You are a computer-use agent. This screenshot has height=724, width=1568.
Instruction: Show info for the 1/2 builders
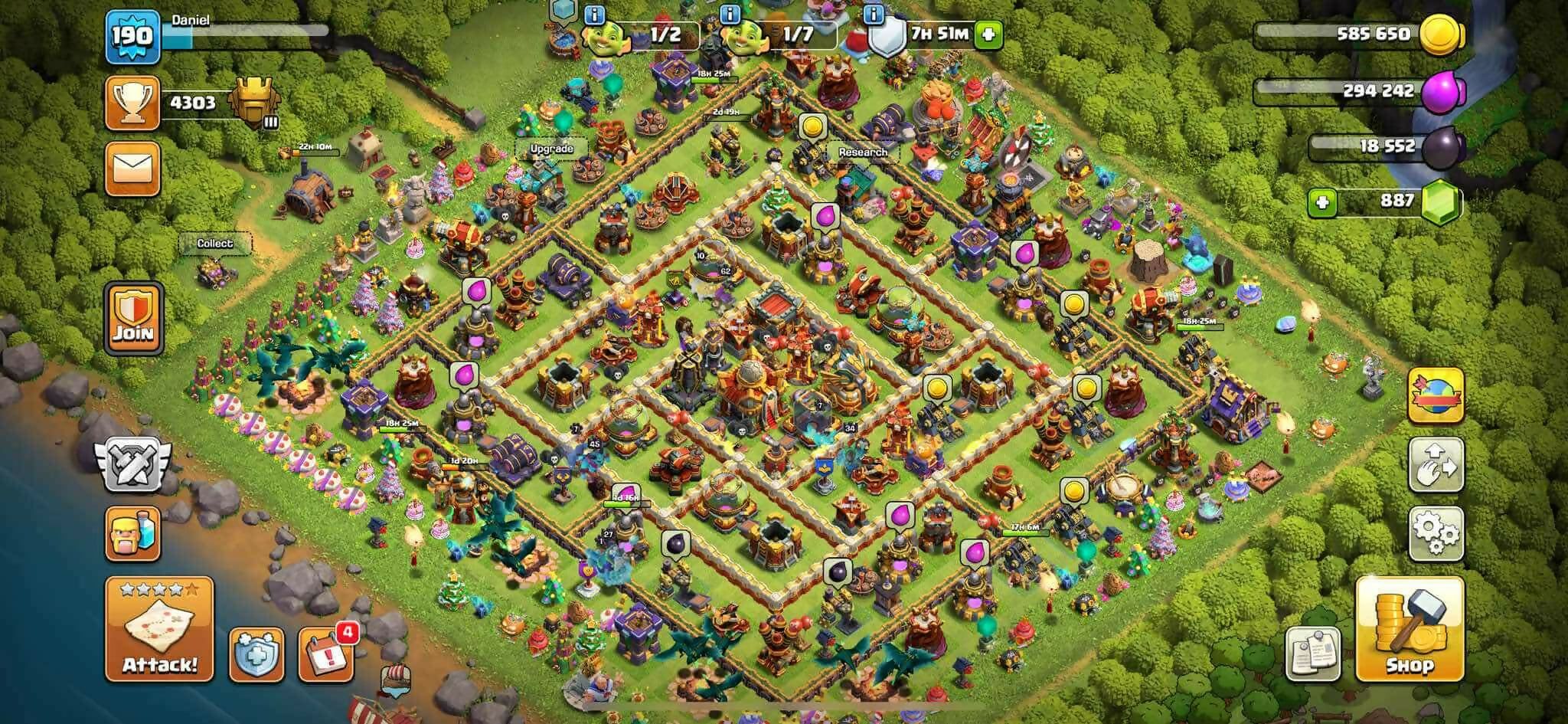(x=595, y=14)
